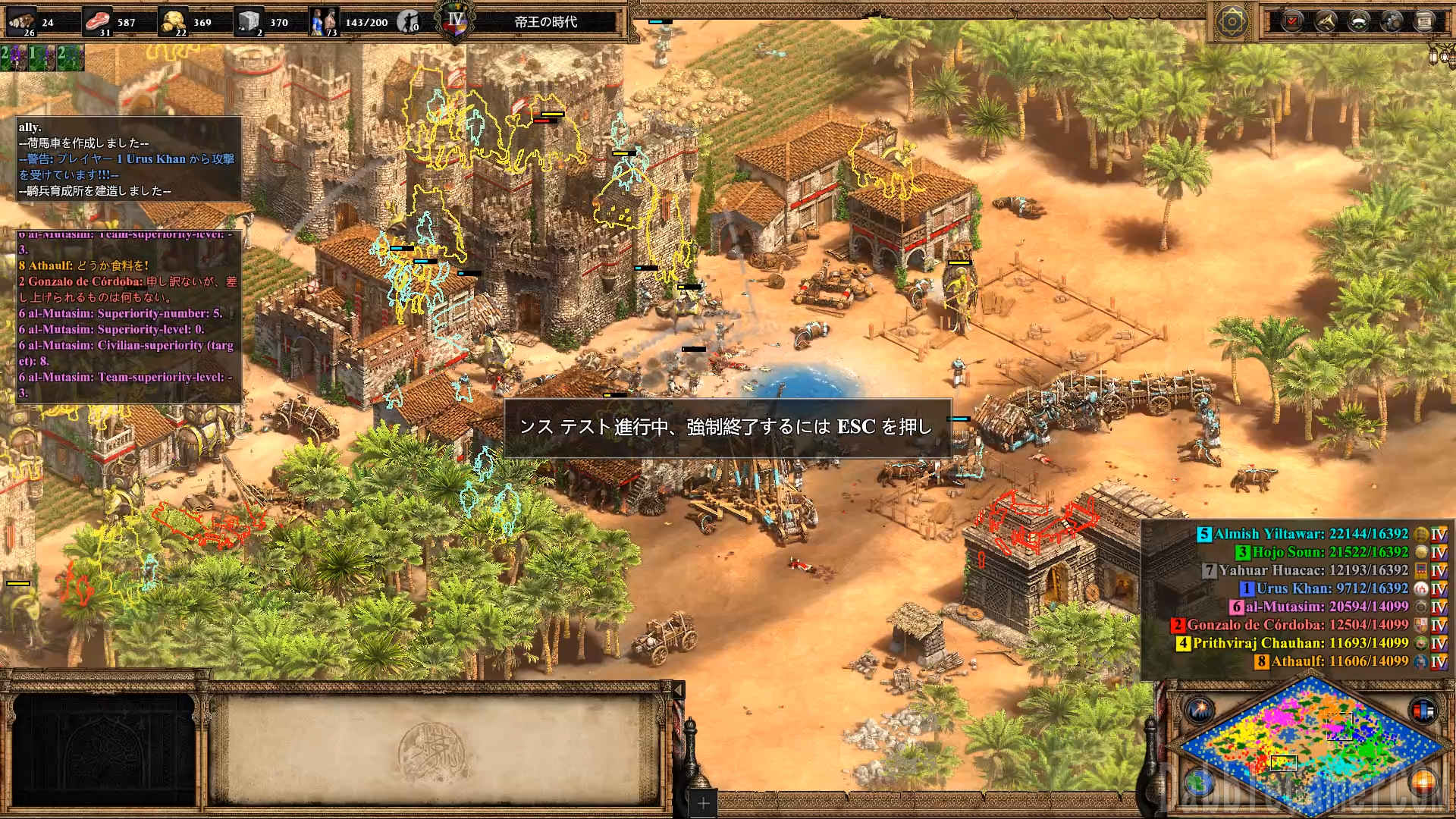Switch minimap view with the globe button
Viewport: 1456px width, 819px height.
coord(1200,781)
